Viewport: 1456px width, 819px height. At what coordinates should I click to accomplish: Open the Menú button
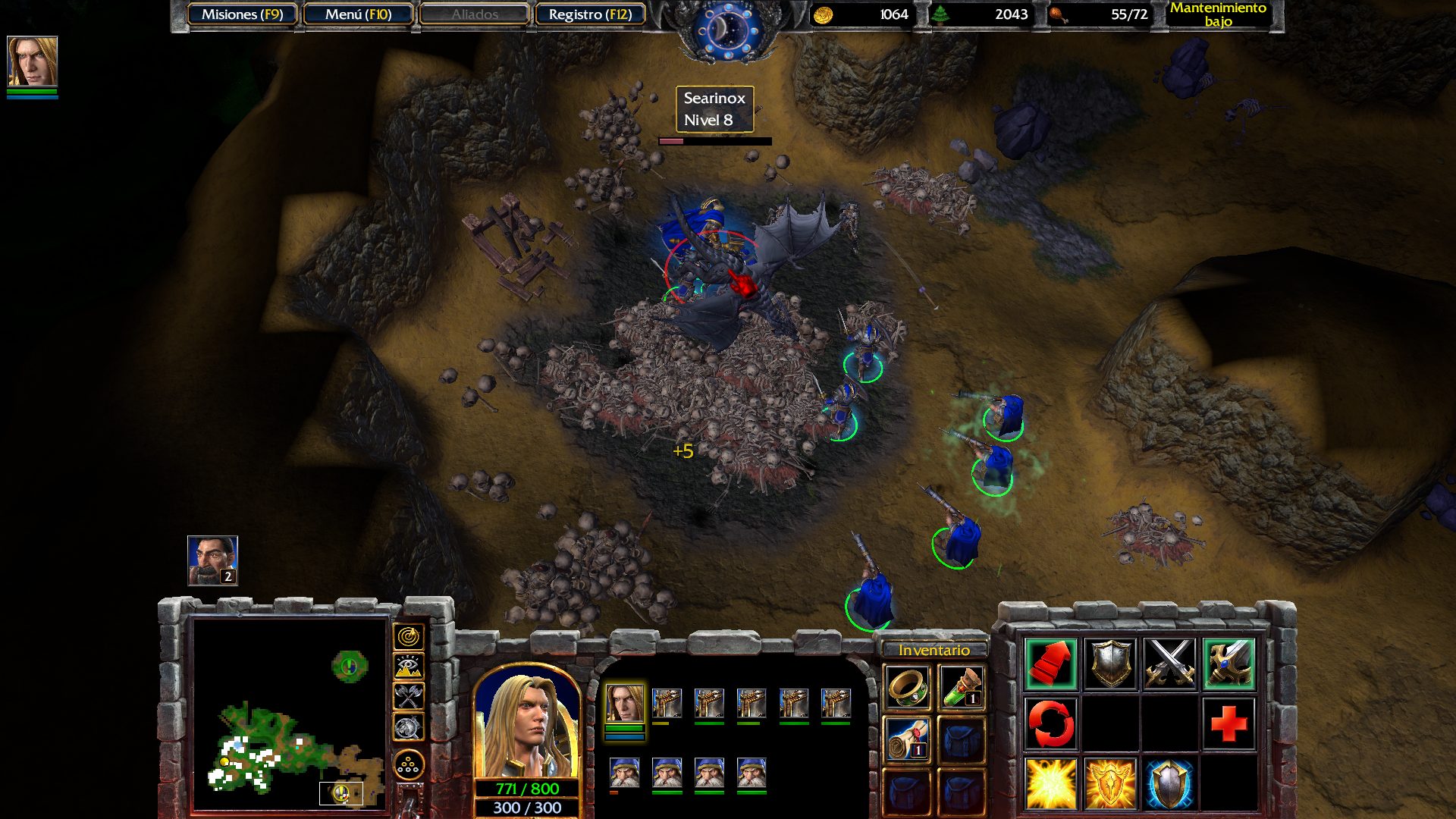click(358, 14)
